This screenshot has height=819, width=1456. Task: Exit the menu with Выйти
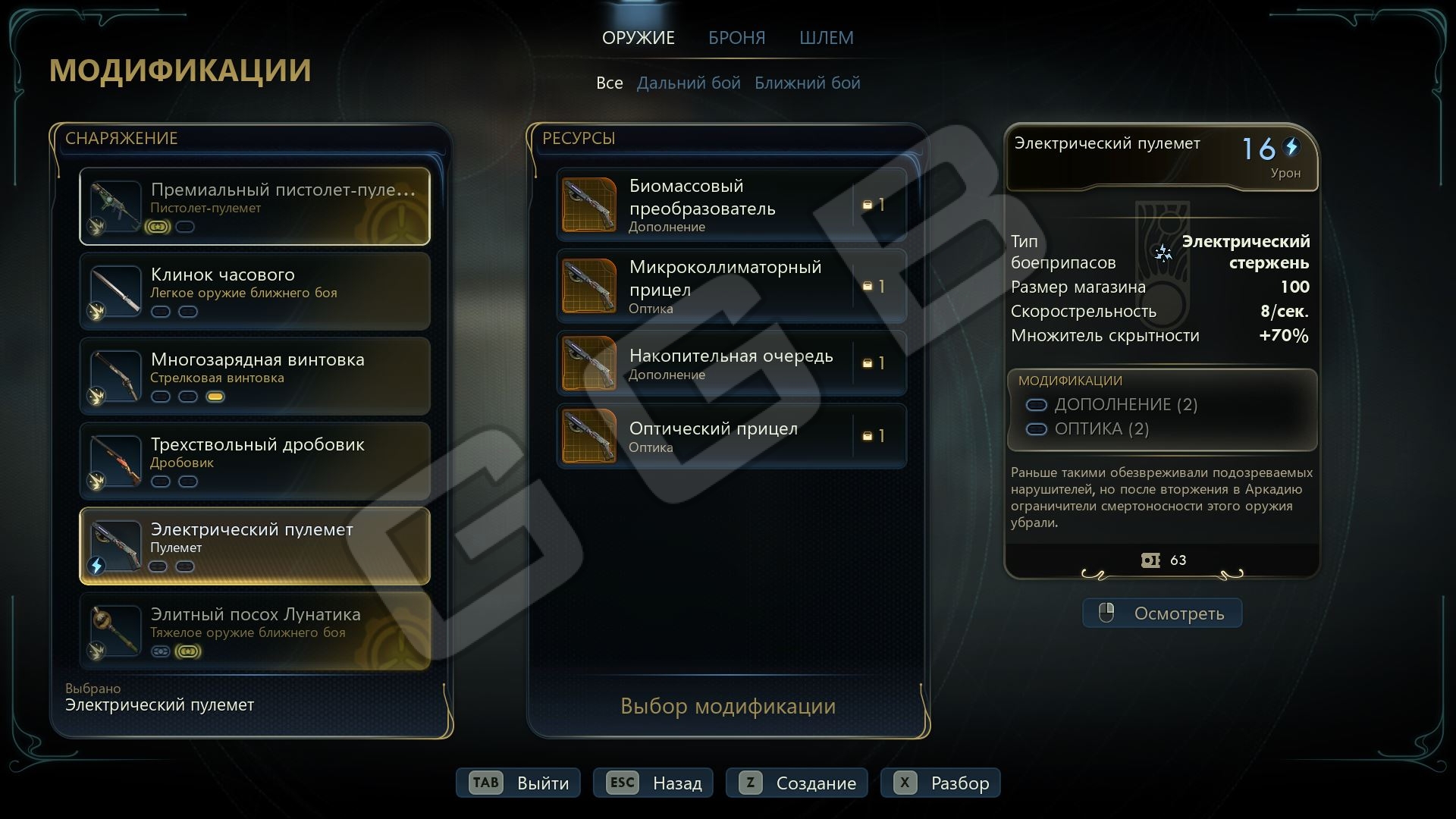[518, 783]
